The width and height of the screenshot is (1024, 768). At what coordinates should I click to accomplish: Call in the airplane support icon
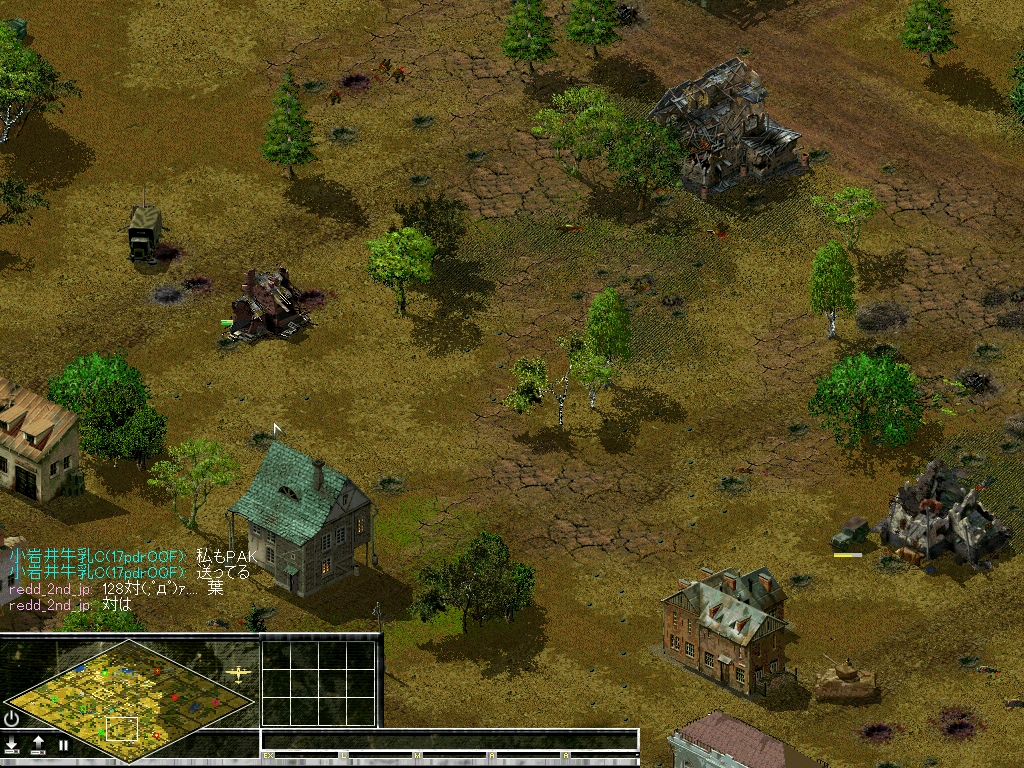coord(238,673)
